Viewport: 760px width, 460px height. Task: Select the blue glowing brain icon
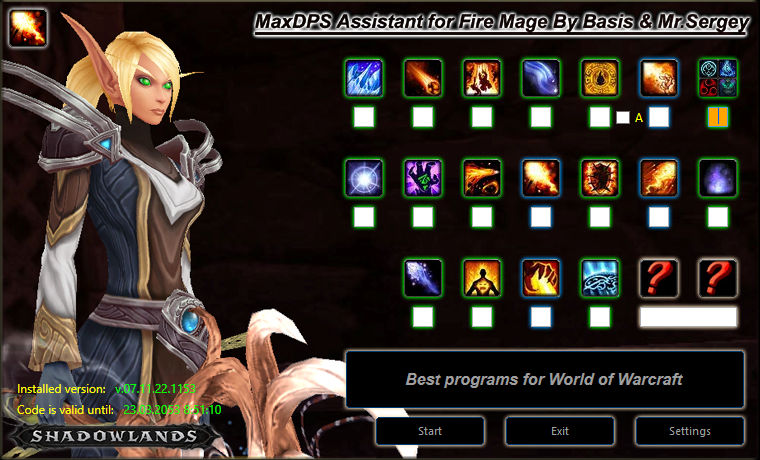tap(600, 278)
